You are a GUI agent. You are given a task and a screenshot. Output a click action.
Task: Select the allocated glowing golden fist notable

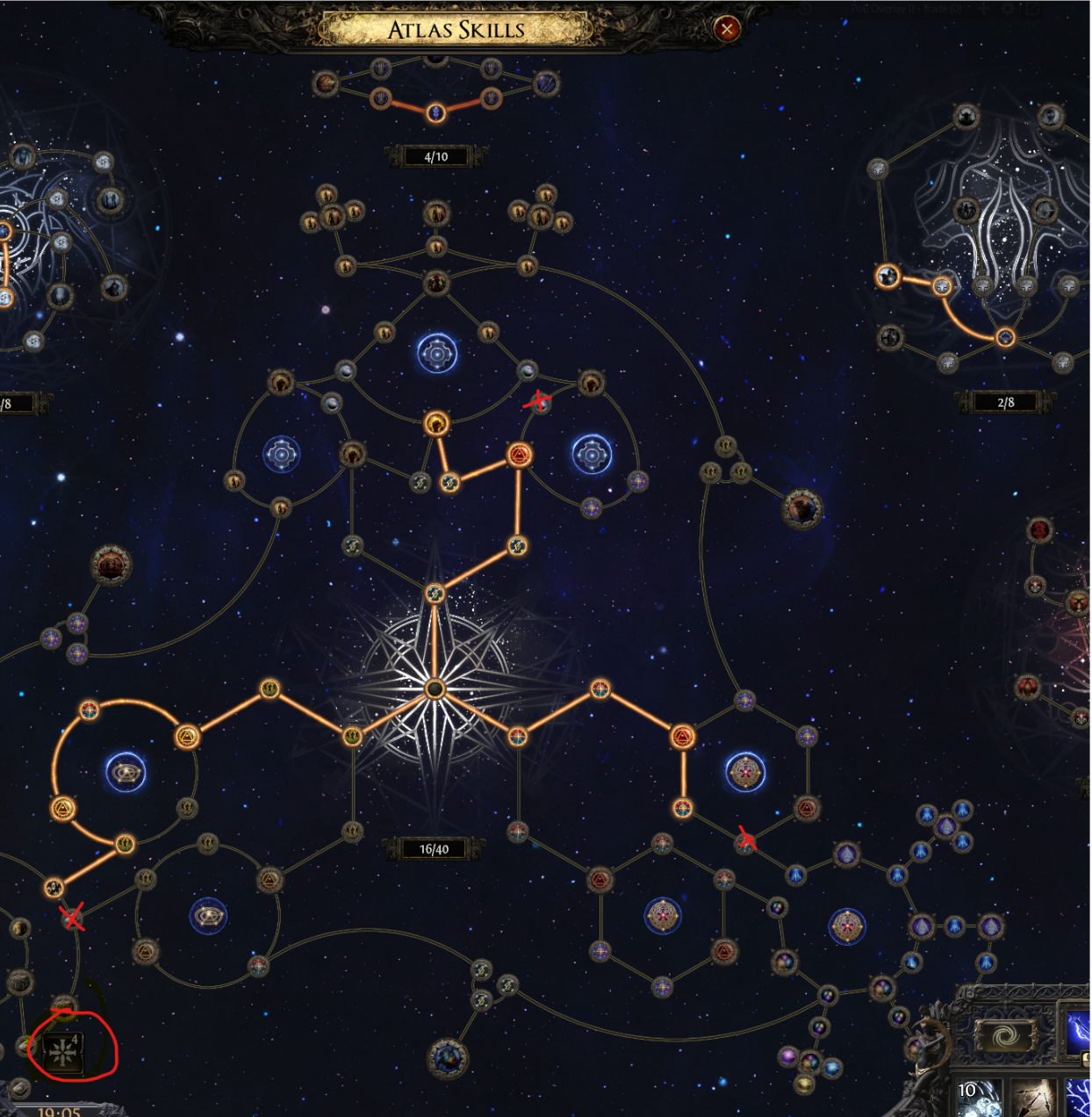436,424
